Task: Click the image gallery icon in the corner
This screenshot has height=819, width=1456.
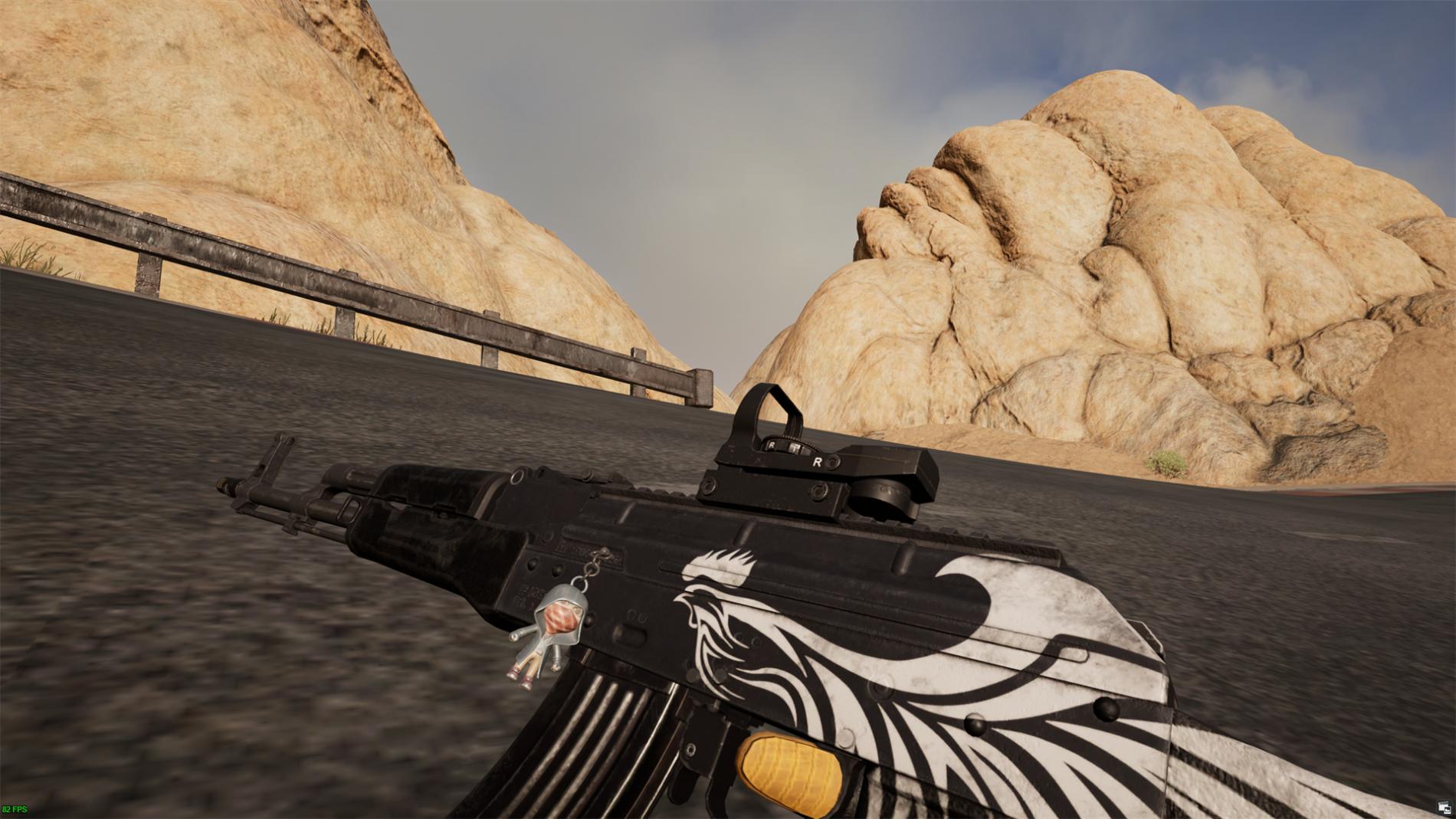Action: 1444,807
